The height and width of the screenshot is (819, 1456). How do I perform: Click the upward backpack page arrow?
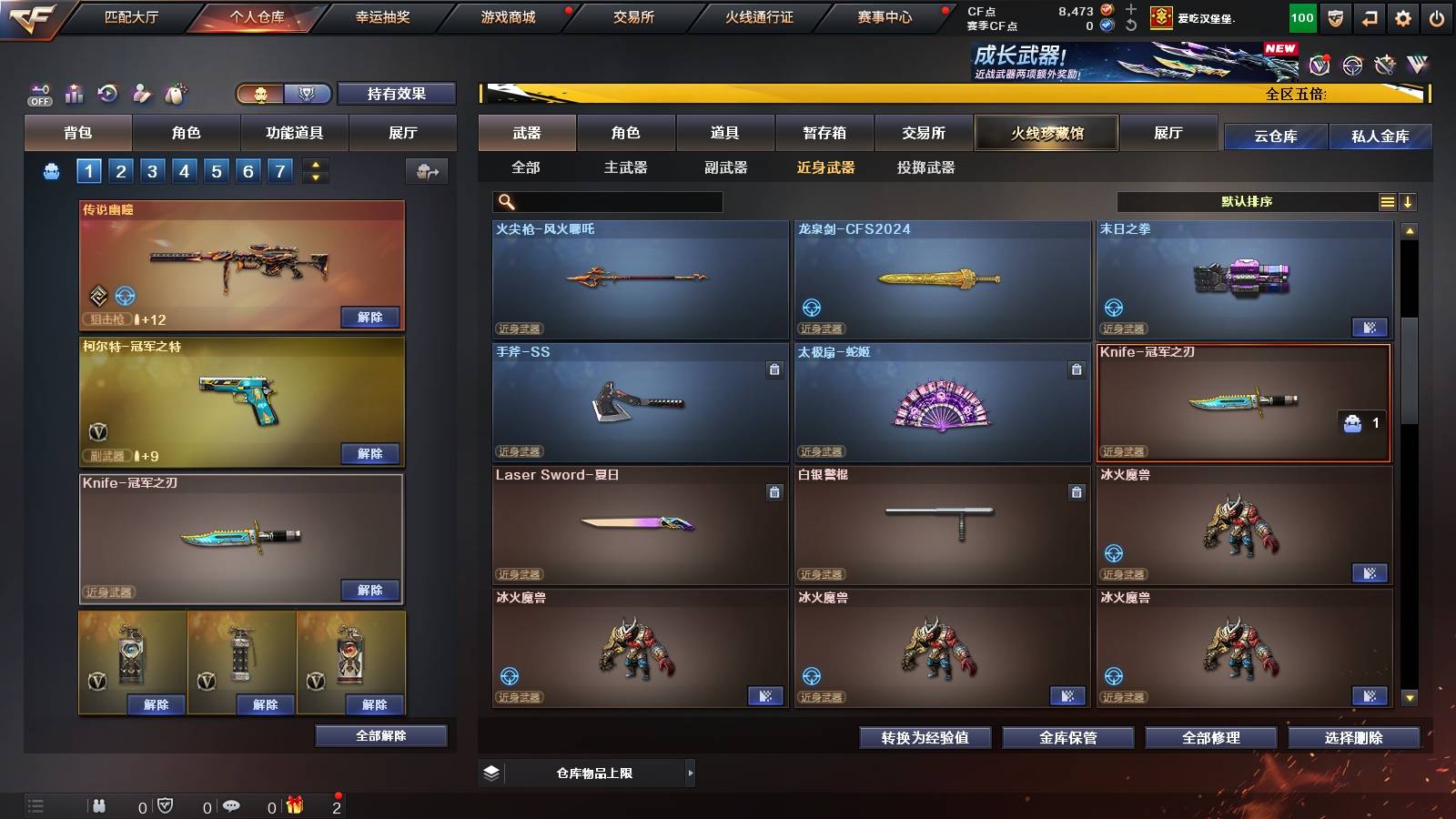pyautogui.click(x=315, y=165)
